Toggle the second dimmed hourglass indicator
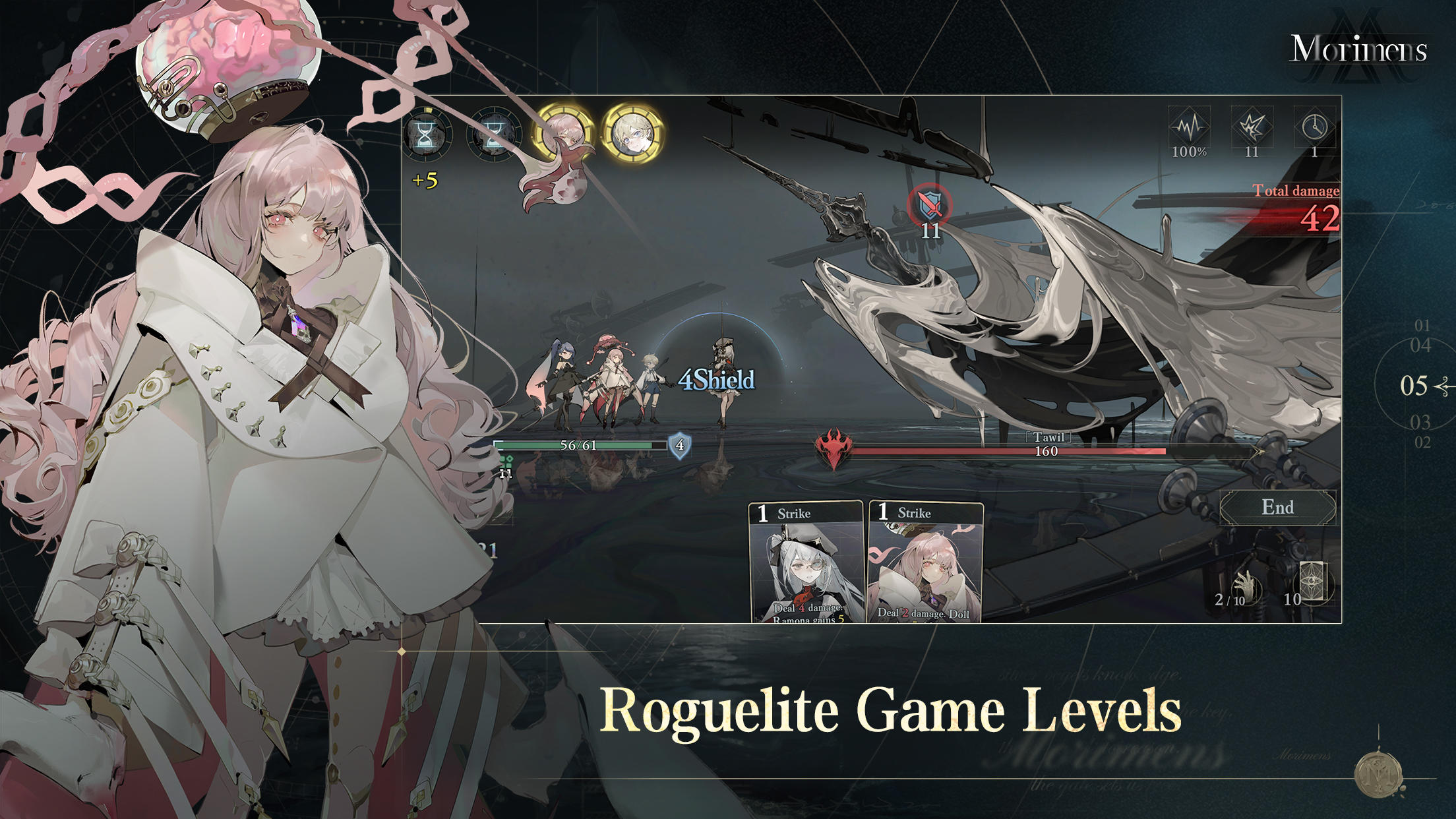This screenshot has height=819, width=1456. pyautogui.click(x=495, y=136)
